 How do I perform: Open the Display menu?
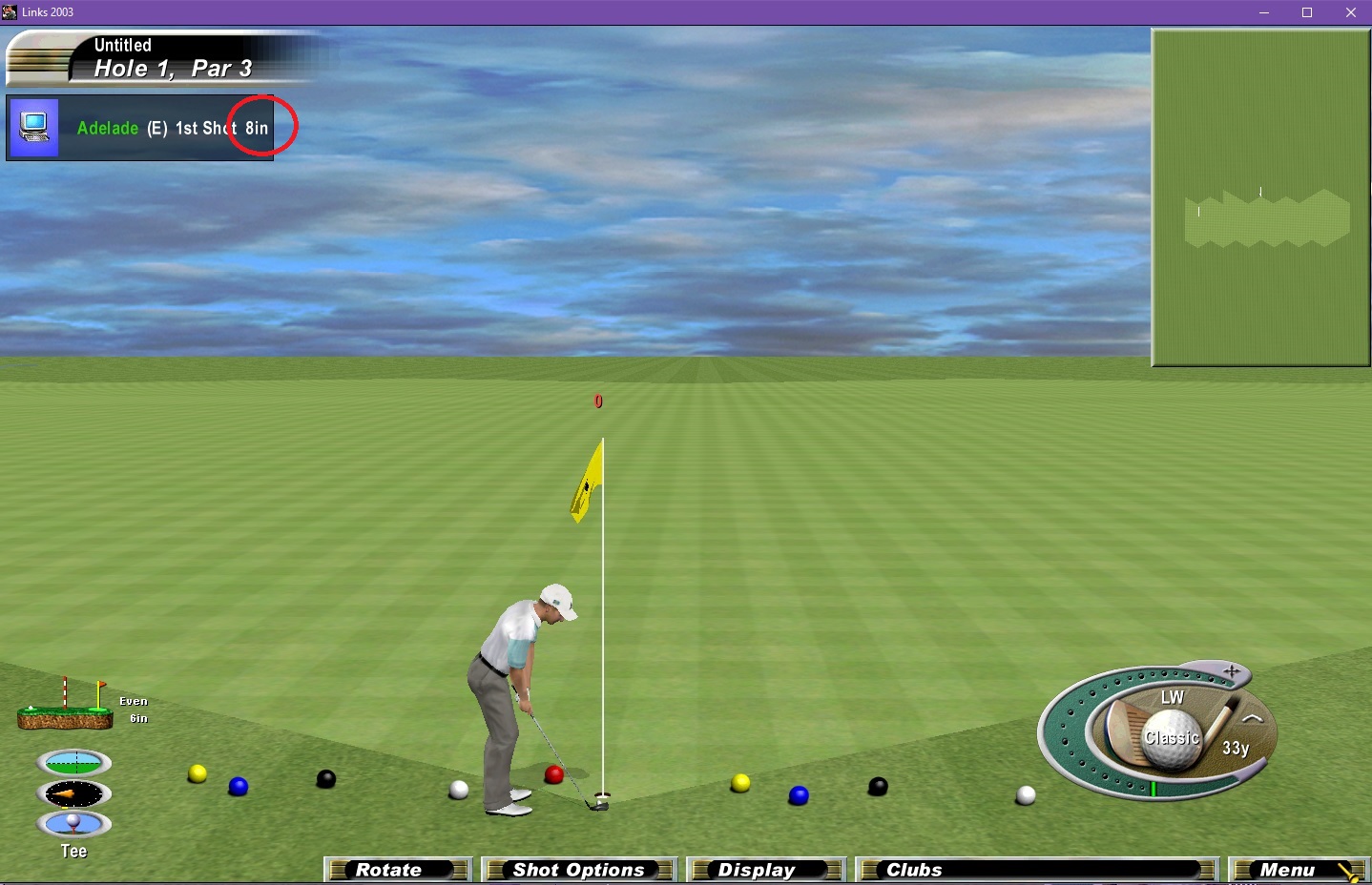[765, 870]
